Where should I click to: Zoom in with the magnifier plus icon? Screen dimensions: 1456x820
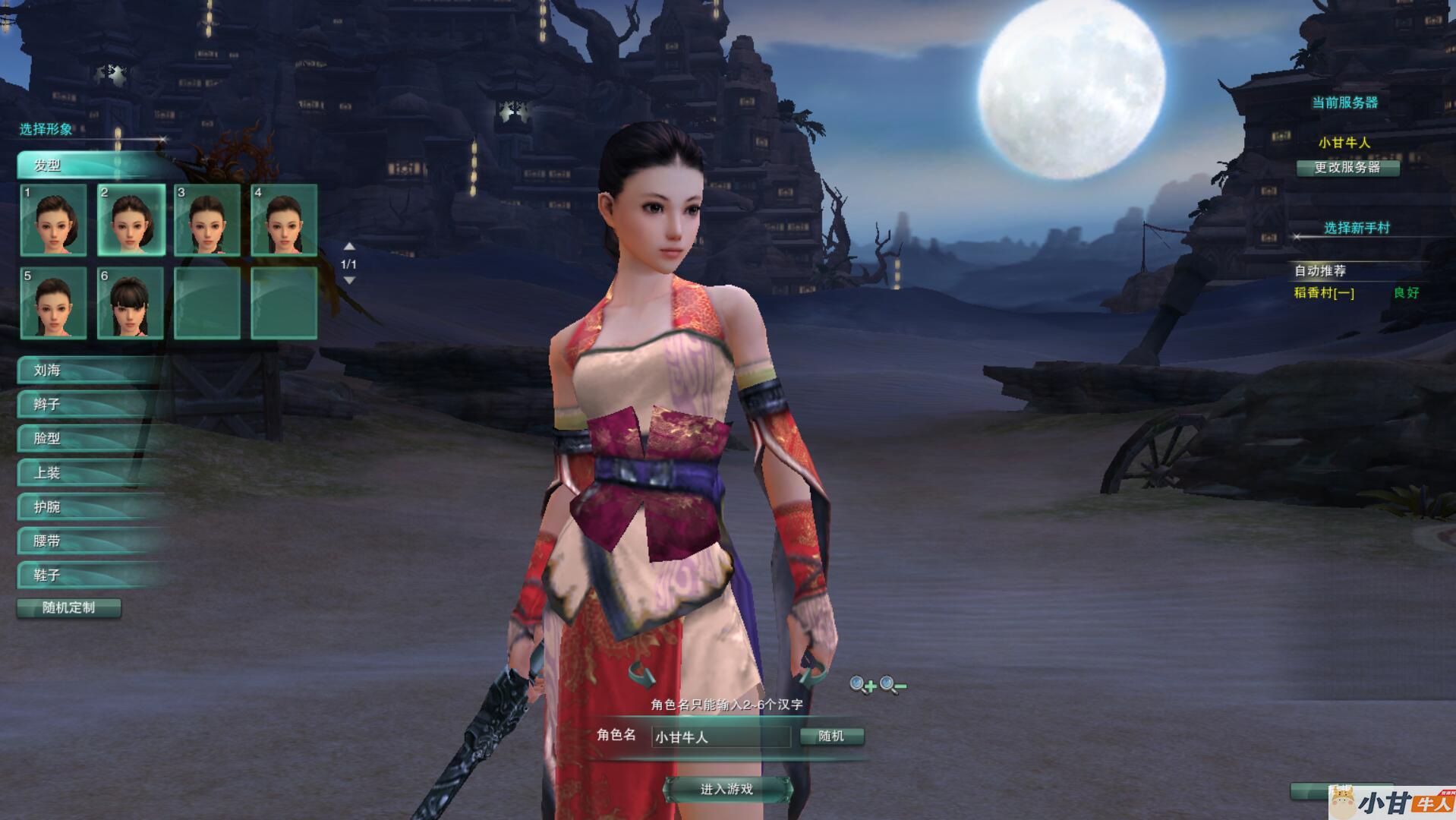pos(862,686)
